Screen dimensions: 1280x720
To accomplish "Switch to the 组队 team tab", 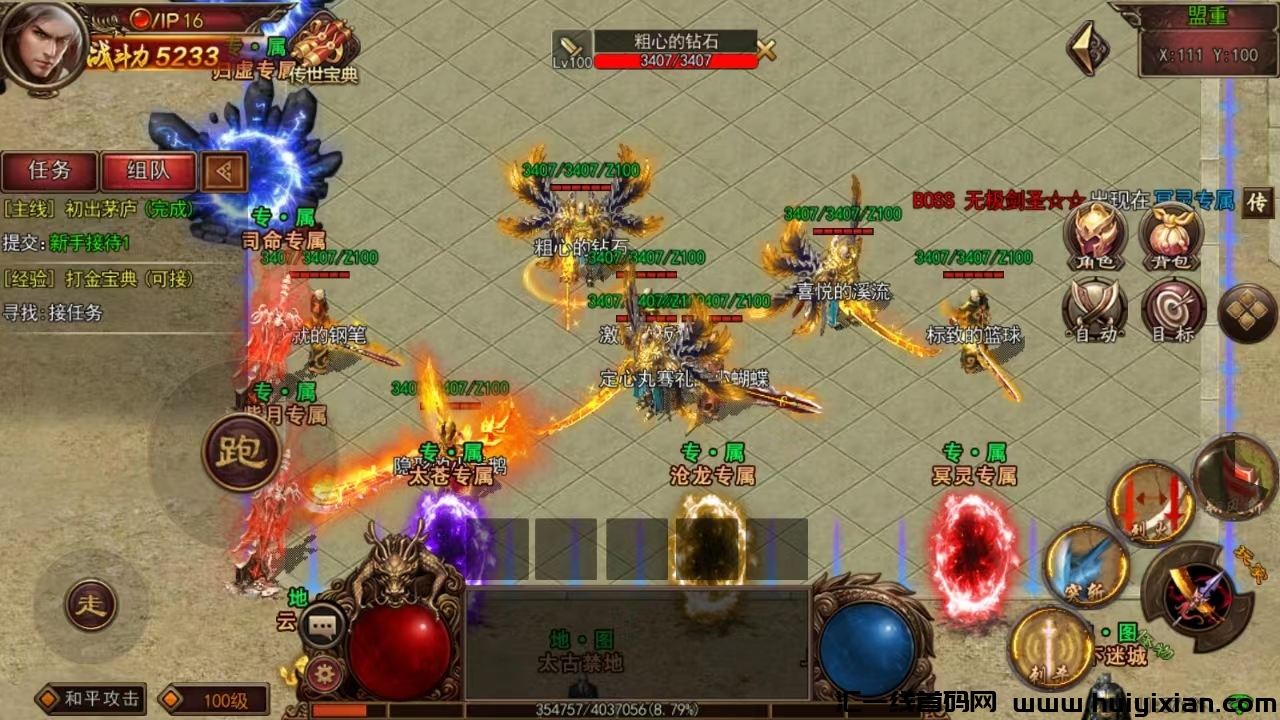I will pyautogui.click(x=148, y=171).
